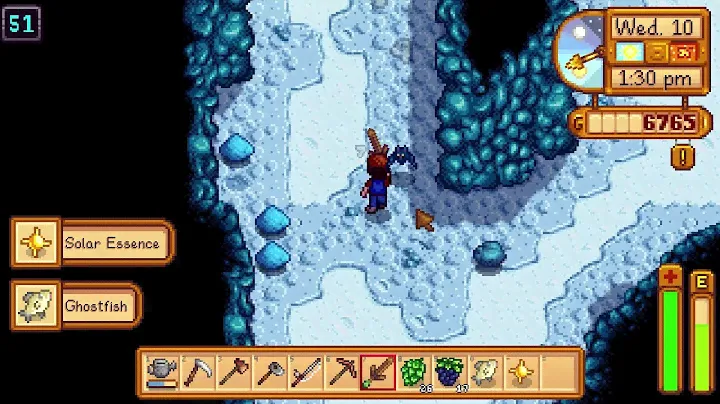This screenshot has height=404, width=720.
Task: Switch to the pickaxe slot
Action: 341,371
